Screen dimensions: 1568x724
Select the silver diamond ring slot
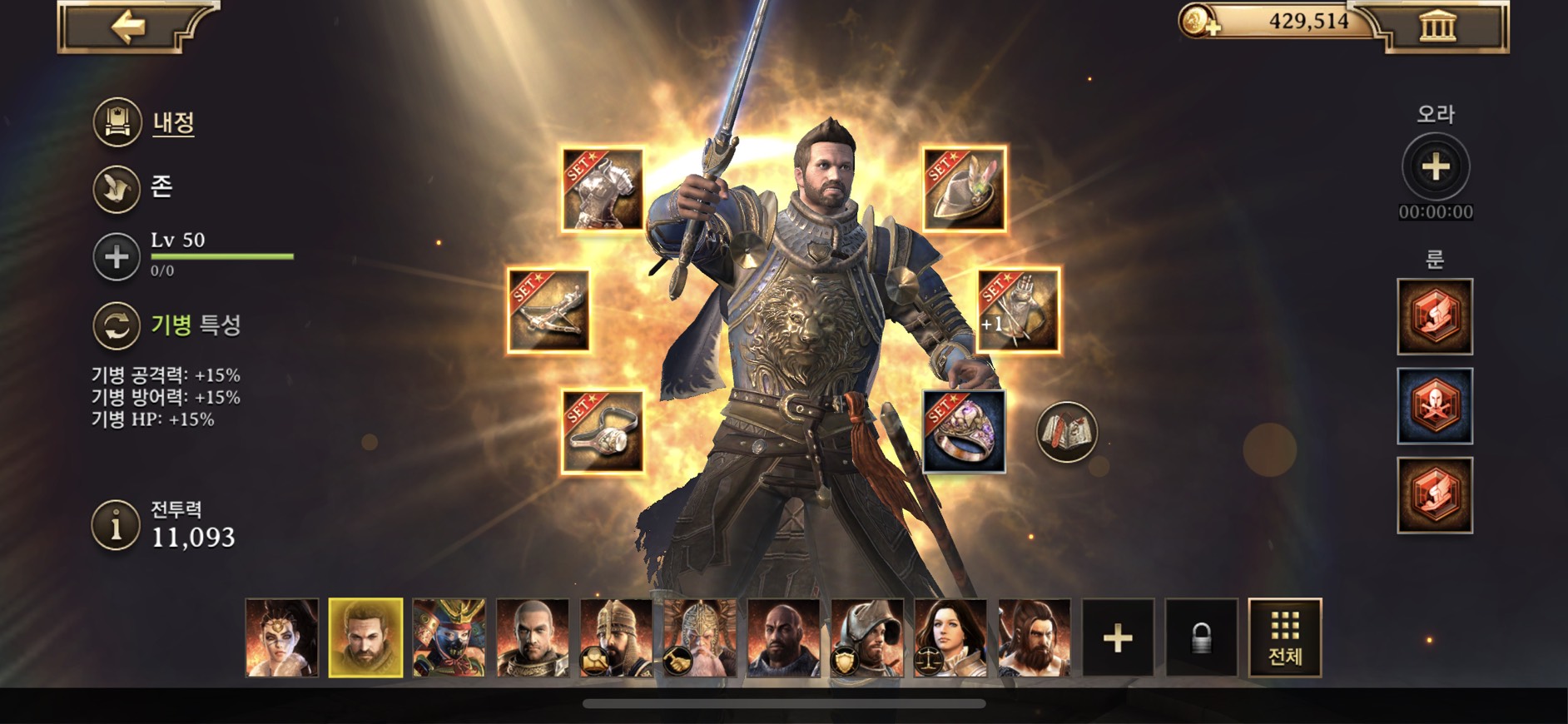(603, 432)
